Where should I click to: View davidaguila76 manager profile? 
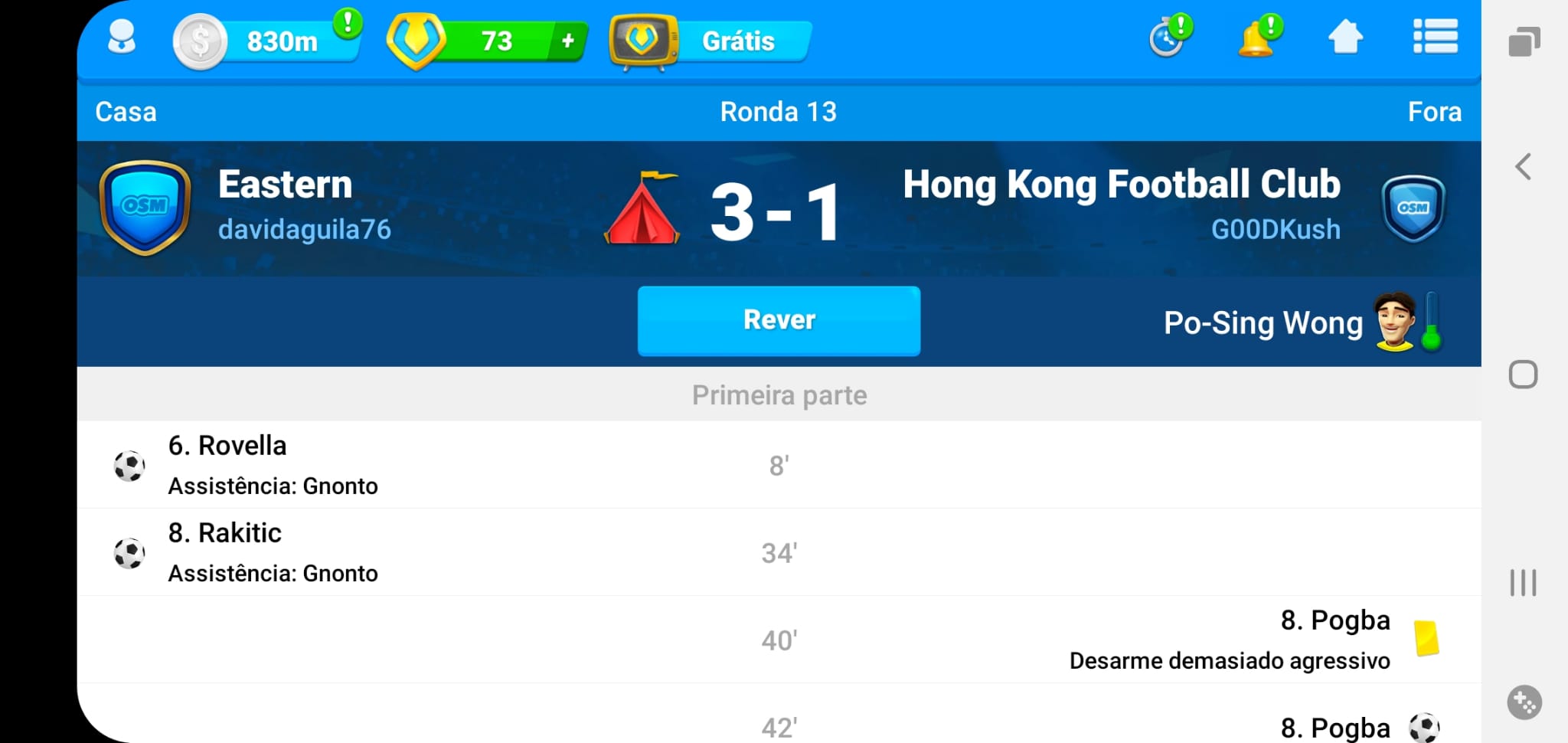tap(305, 229)
